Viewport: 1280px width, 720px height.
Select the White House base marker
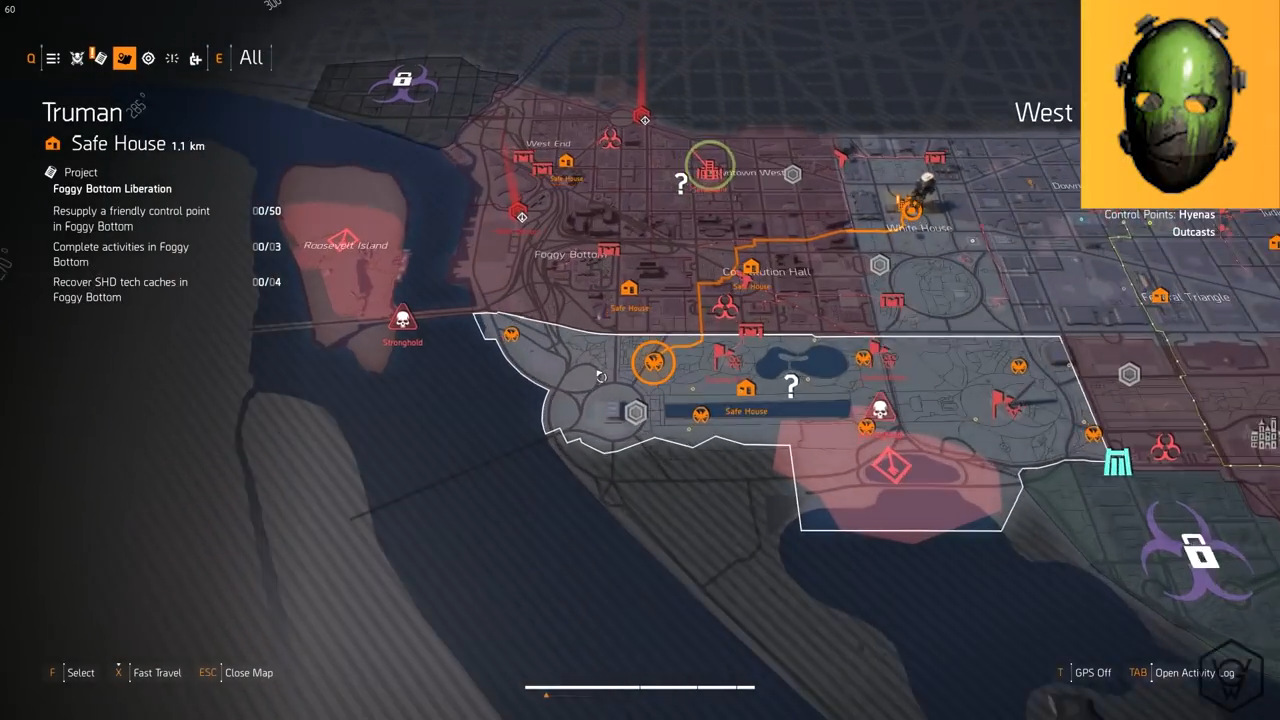click(x=910, y=209)
